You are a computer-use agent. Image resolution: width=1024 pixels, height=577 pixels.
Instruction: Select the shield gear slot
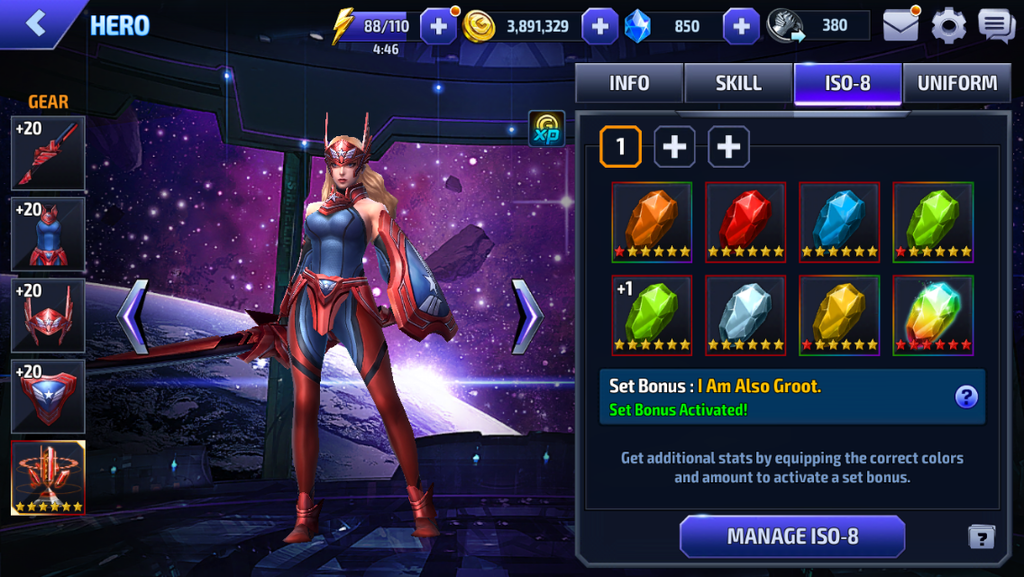(x=48, y=396)
